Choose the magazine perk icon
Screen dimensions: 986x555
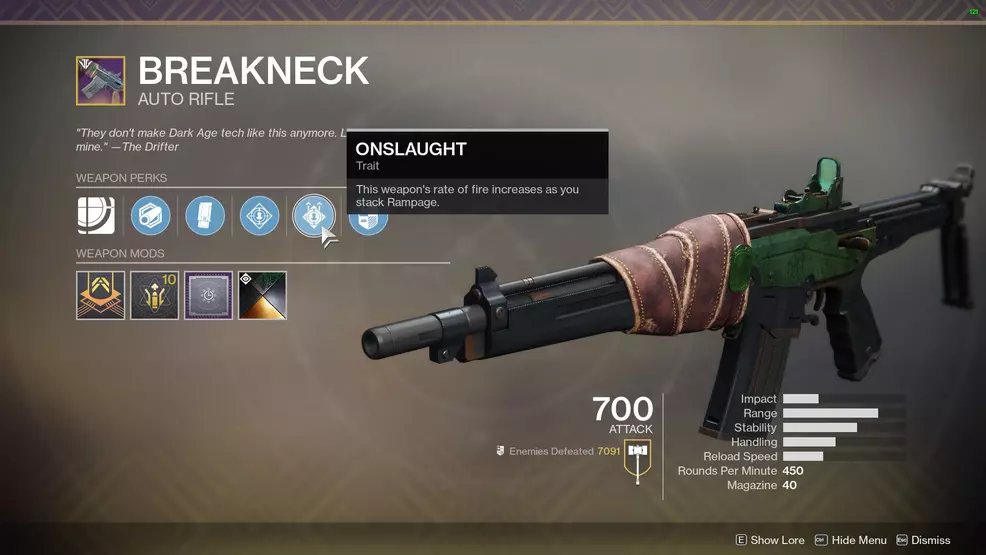pyautogui.click(x=205, y=215)
